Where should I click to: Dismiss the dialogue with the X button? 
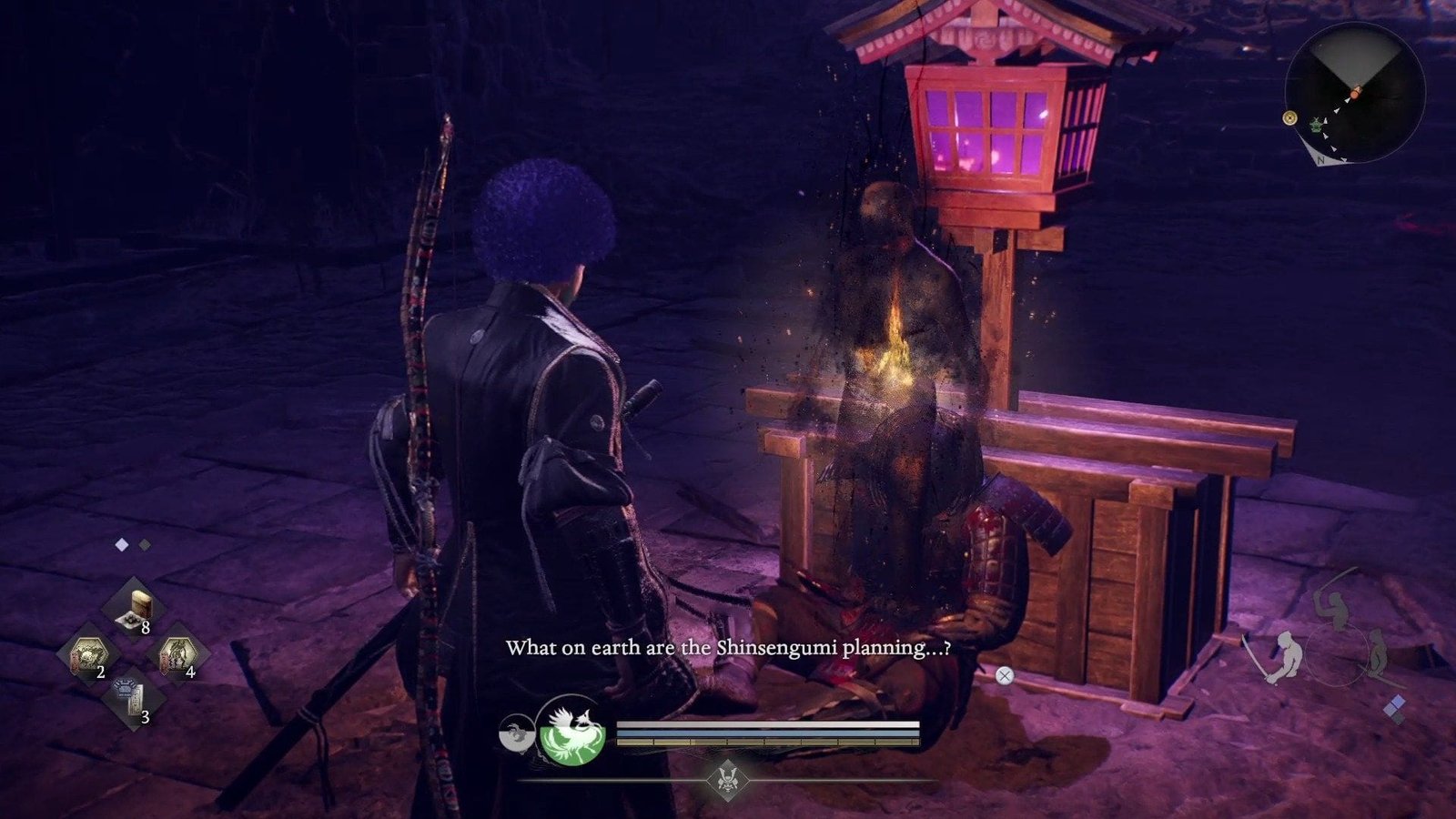pyautogui.click(x=1004, y=674)
